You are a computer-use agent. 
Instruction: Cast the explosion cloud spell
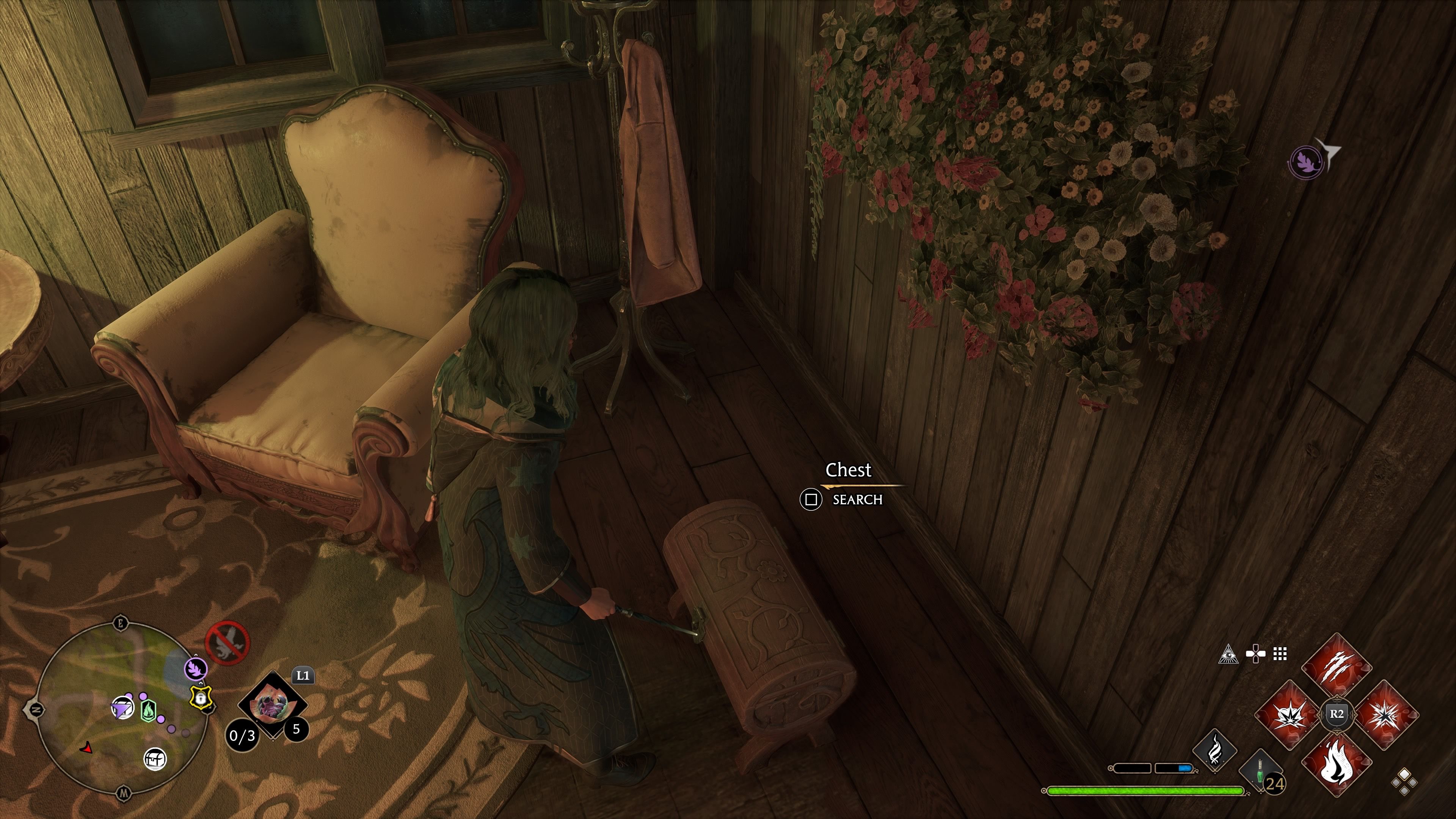[1289, 714]
